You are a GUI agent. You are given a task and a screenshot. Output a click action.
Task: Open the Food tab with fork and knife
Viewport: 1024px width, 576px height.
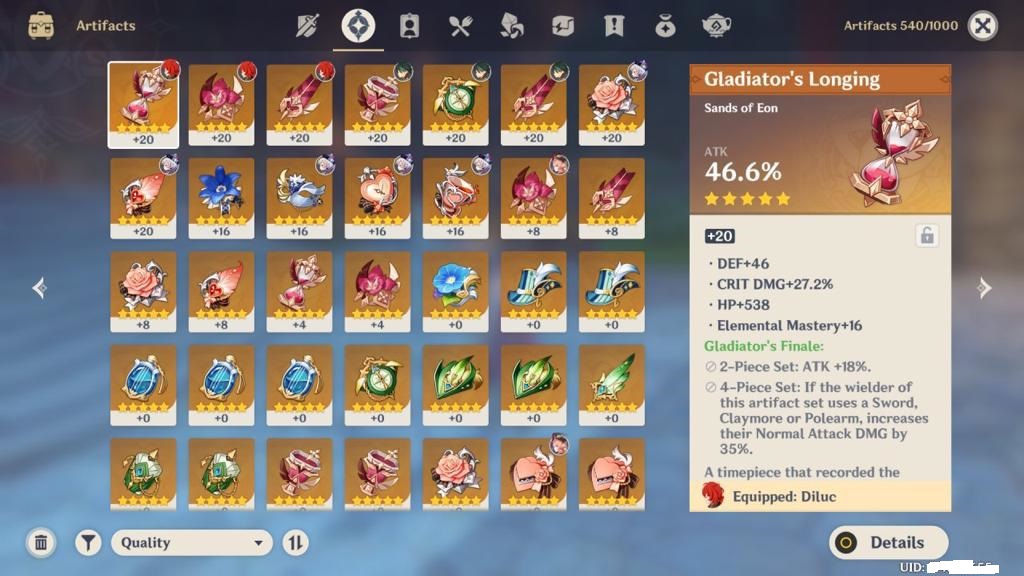(460, 26)
